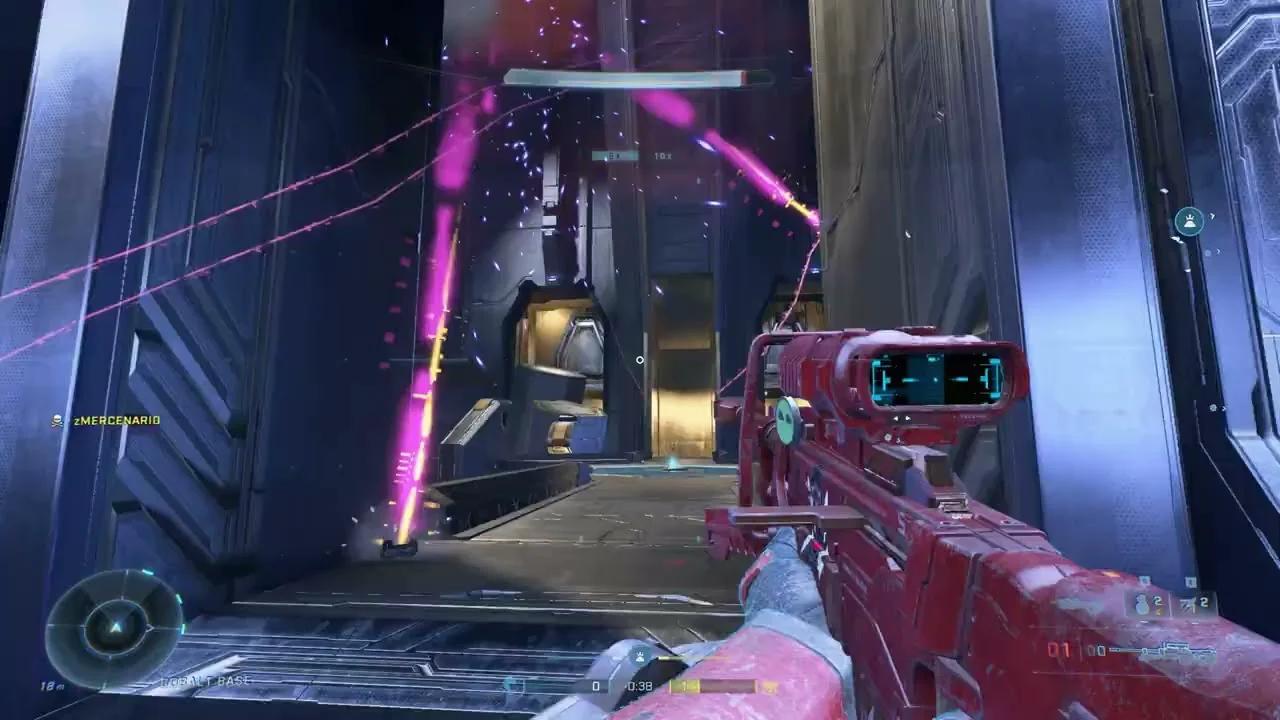This screenshot has height=720, width=1280.
Task: Select the frag grenade icon
Action: [x=1142, y=604]
